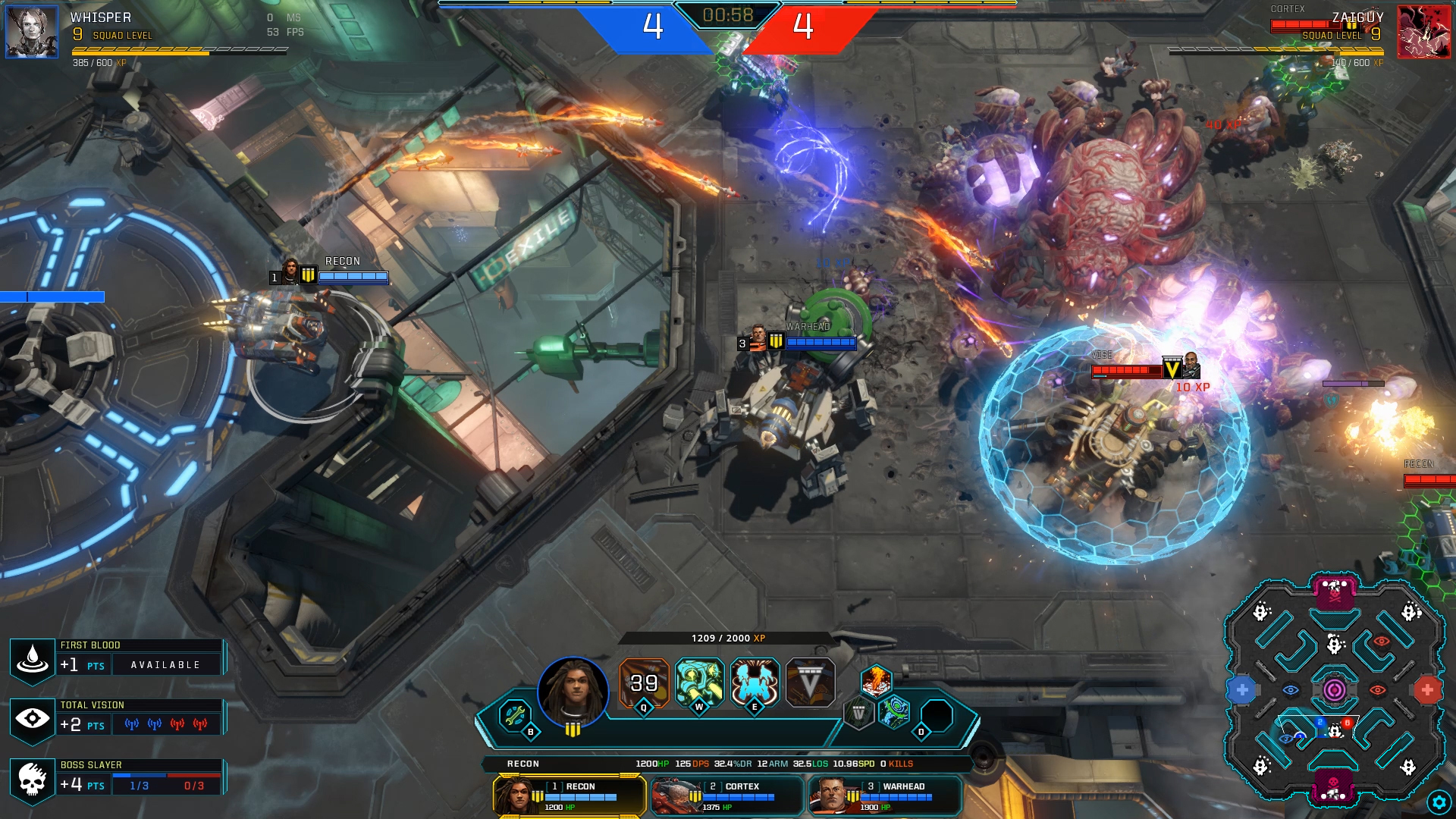
Task: Select the W shield-pulse ability icon
Action: coord(698,680)
